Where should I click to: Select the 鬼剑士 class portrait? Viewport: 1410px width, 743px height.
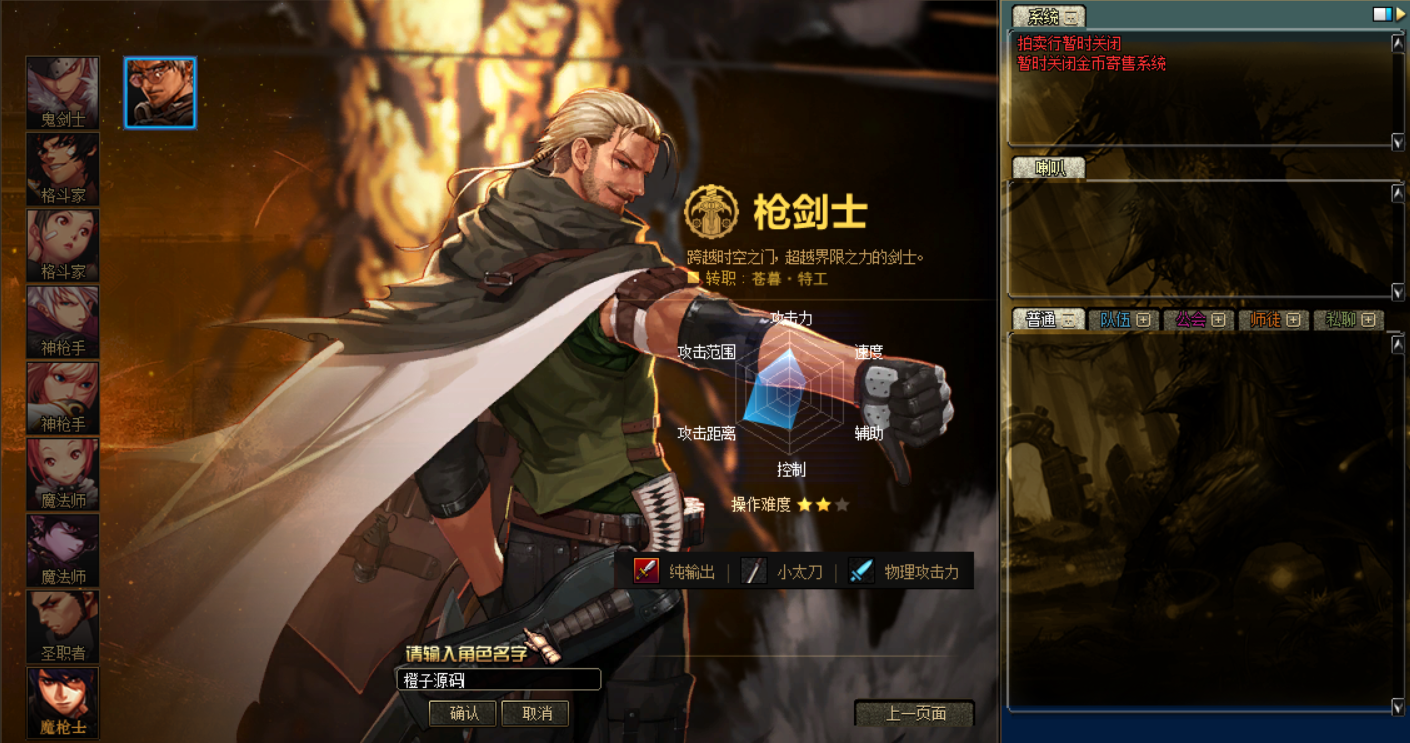(x=63, y=92)
